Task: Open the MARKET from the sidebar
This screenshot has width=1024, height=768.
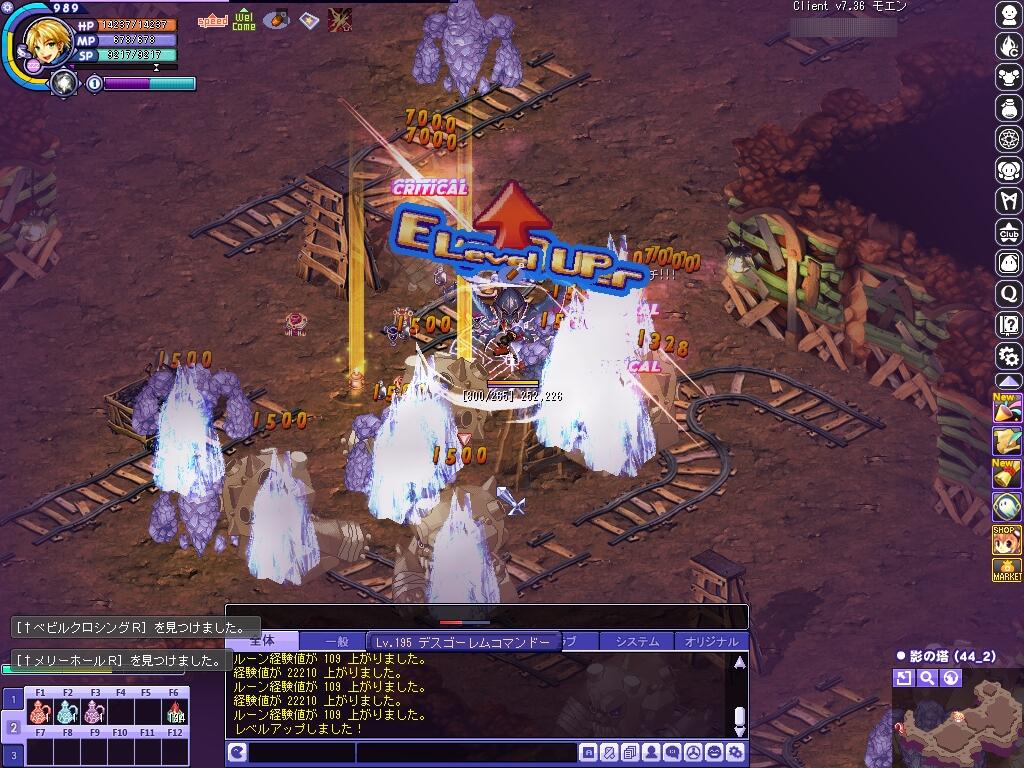Action: click(1007, 571)
